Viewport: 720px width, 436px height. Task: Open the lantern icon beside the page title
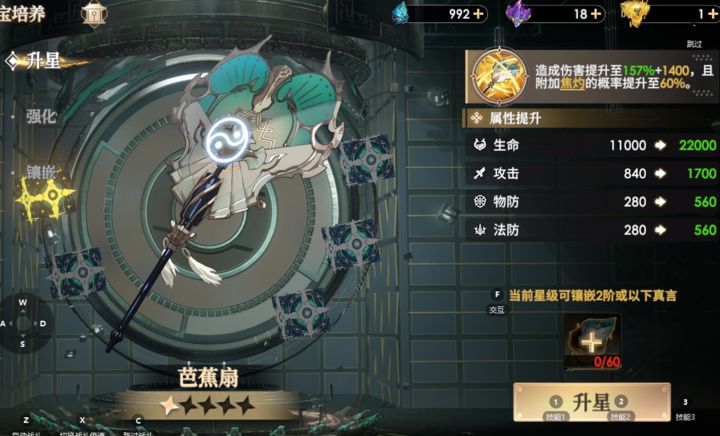[x=93, y=13]
